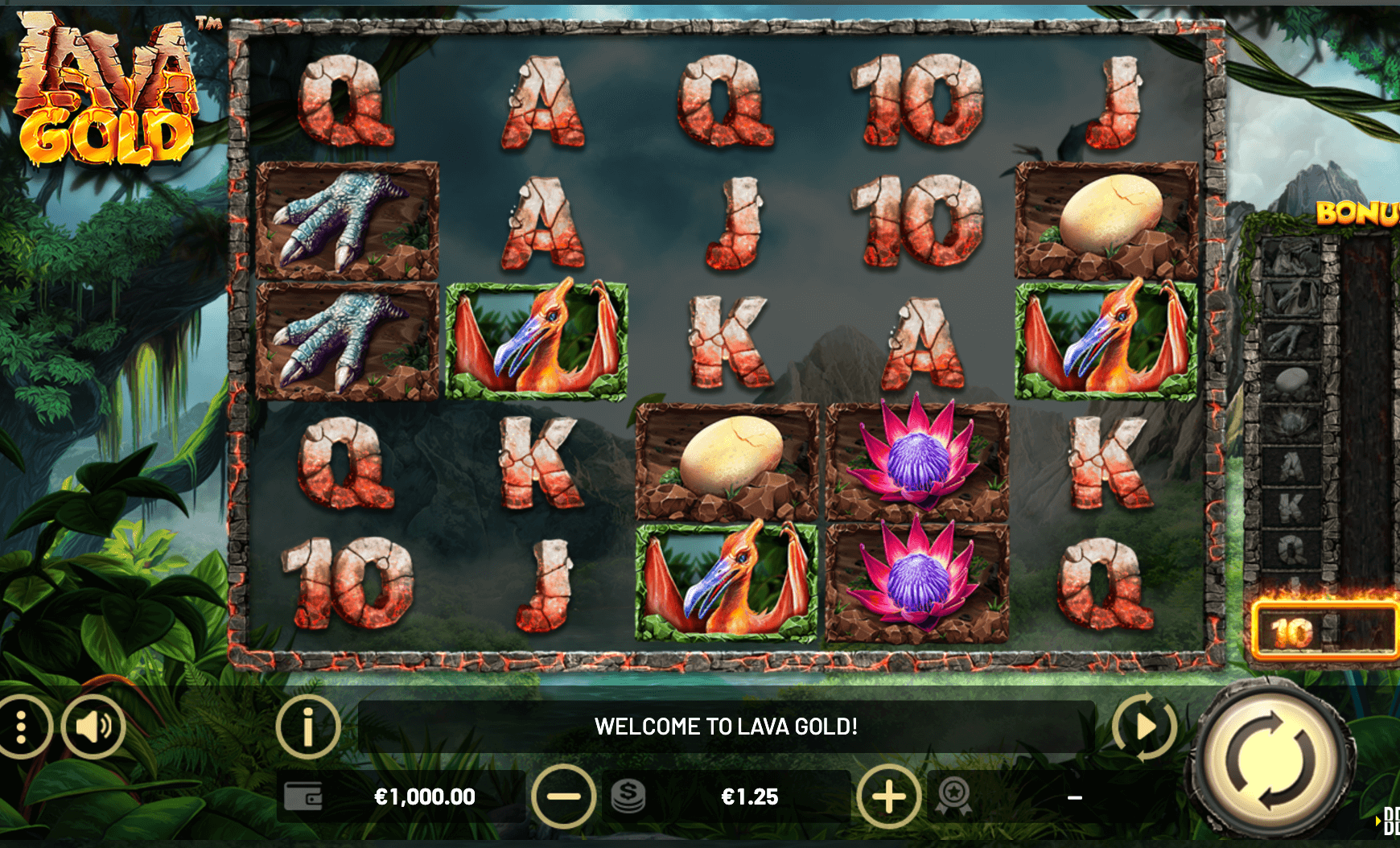This screenshot has width=1400, height=848.
Task: Toggle the game sound
Action: pyautogui.click(x=93, y=727)
